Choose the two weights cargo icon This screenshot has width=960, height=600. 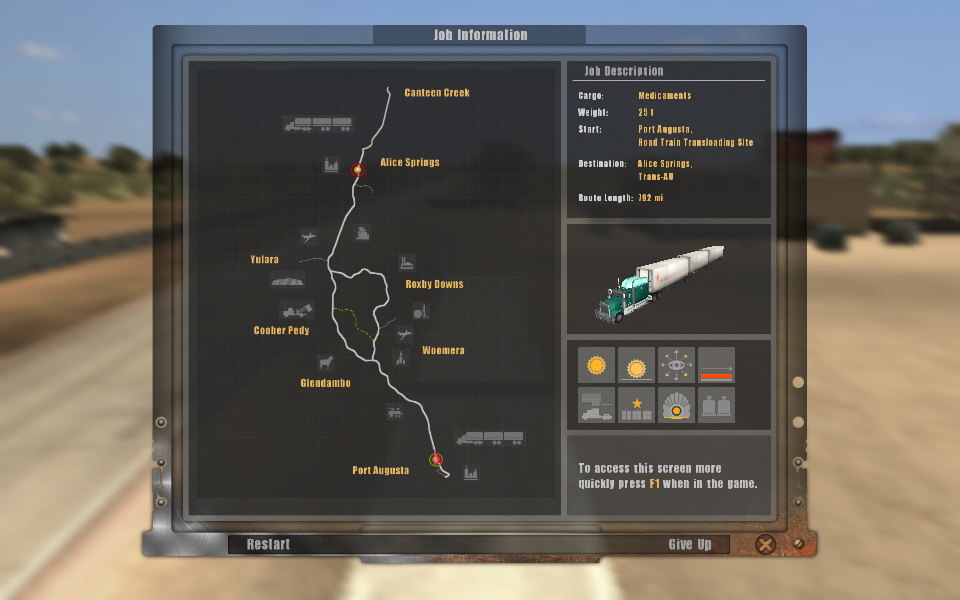tap(716, 405)
